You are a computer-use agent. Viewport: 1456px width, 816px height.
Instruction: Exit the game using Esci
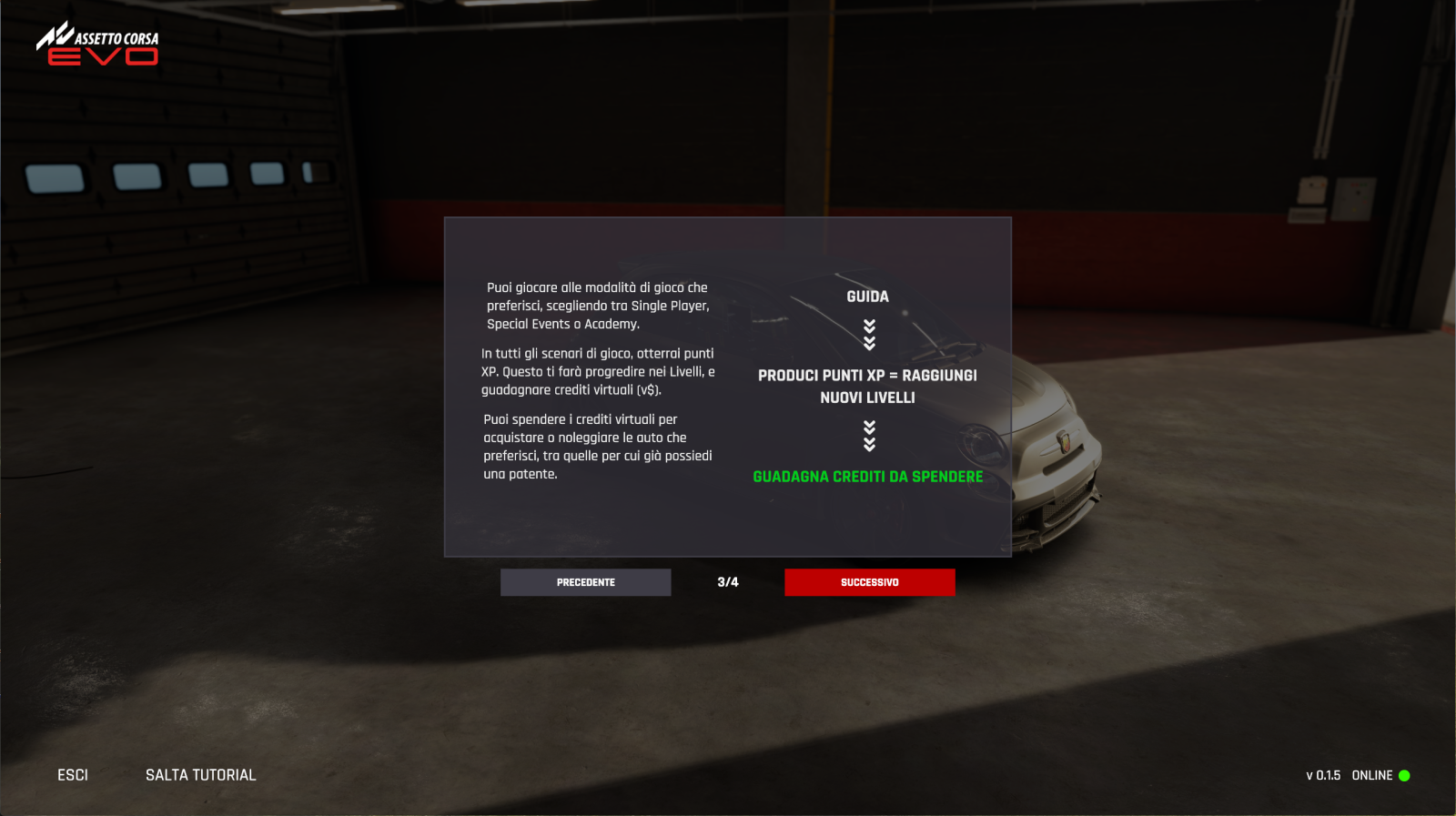coord(73,775)
